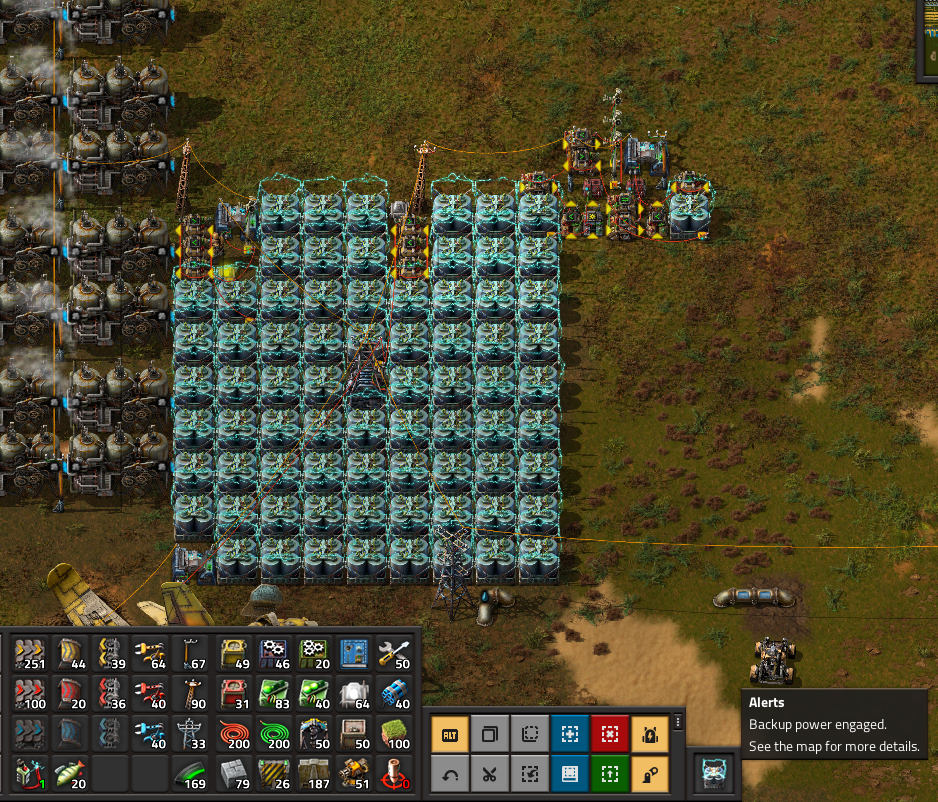
Task: Open the shortcut bar three-dot menu
Action: pyautogui.click(x=678, y=722)
